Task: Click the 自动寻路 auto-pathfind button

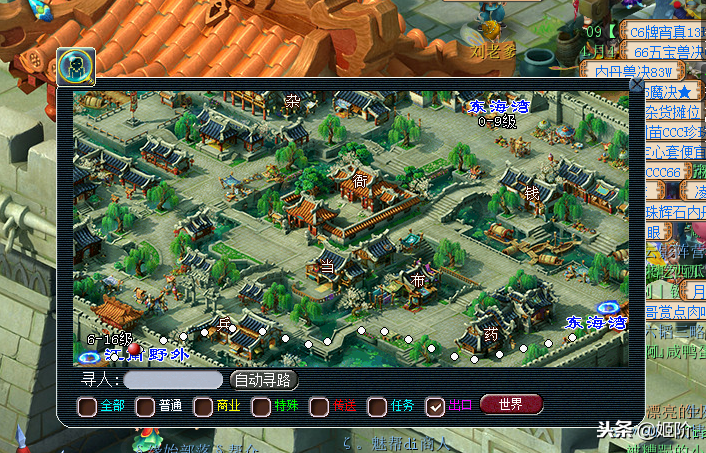Action: pos(264,380)
